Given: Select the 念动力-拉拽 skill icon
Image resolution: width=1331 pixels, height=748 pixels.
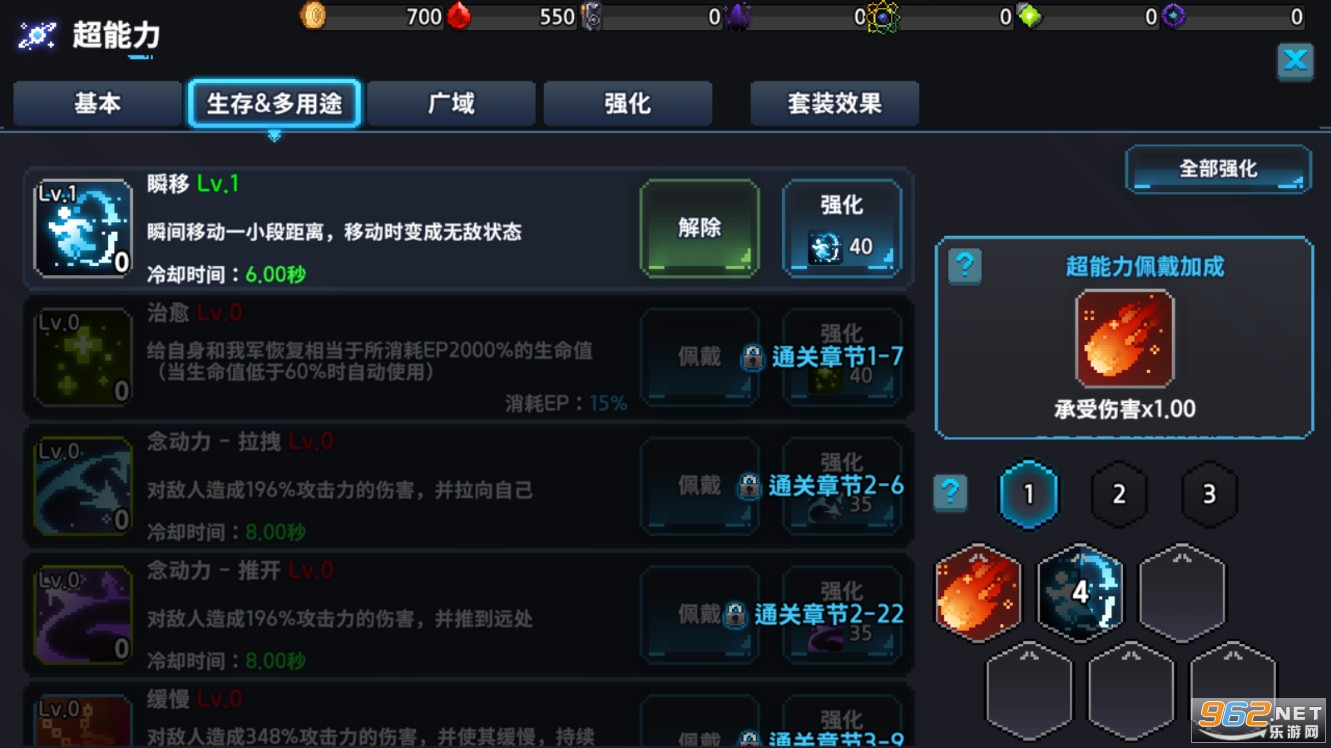Looking at the screenshot, I should [x=83, y=485].
